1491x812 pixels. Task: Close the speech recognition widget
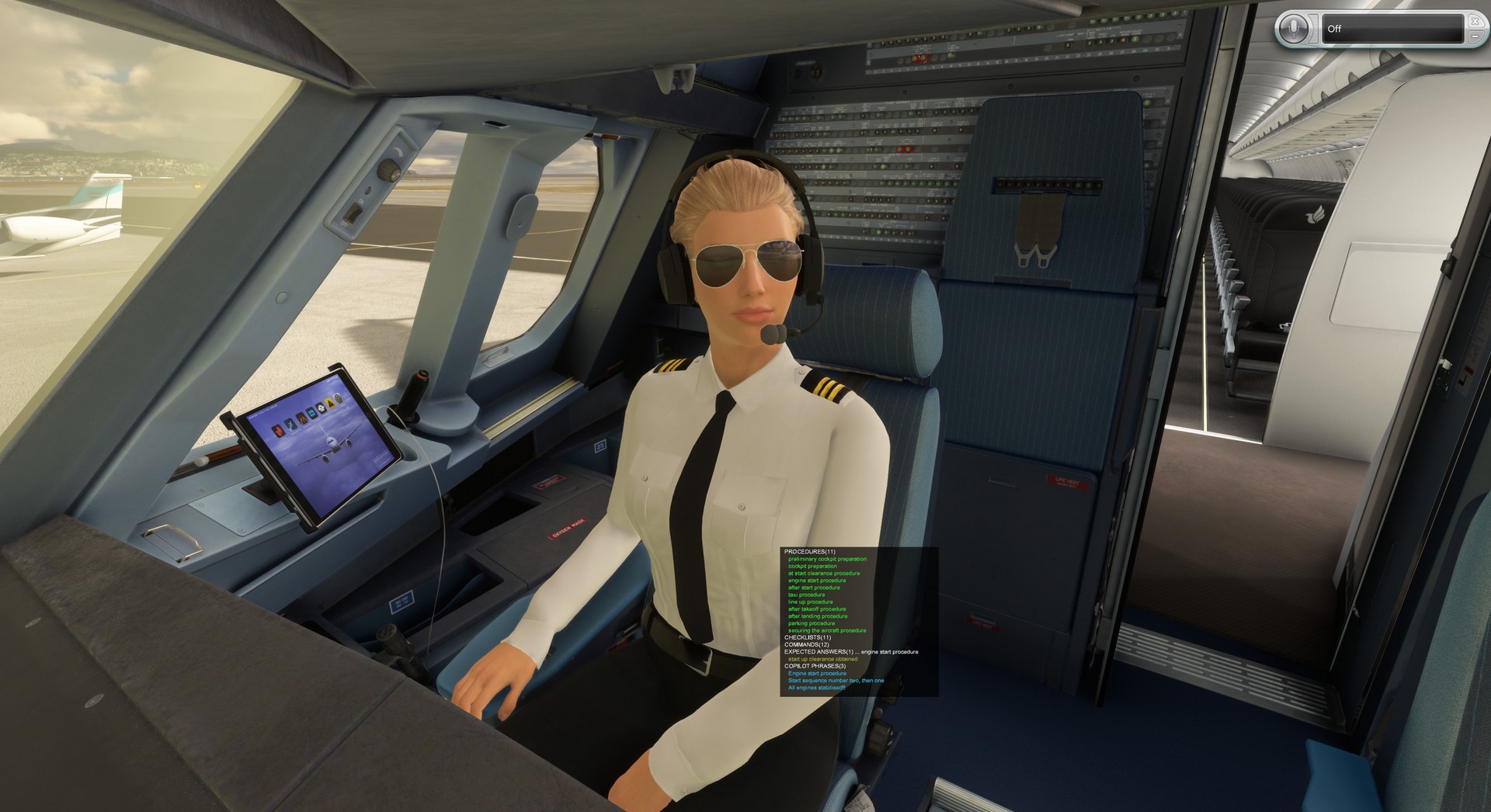[1475, 21]
